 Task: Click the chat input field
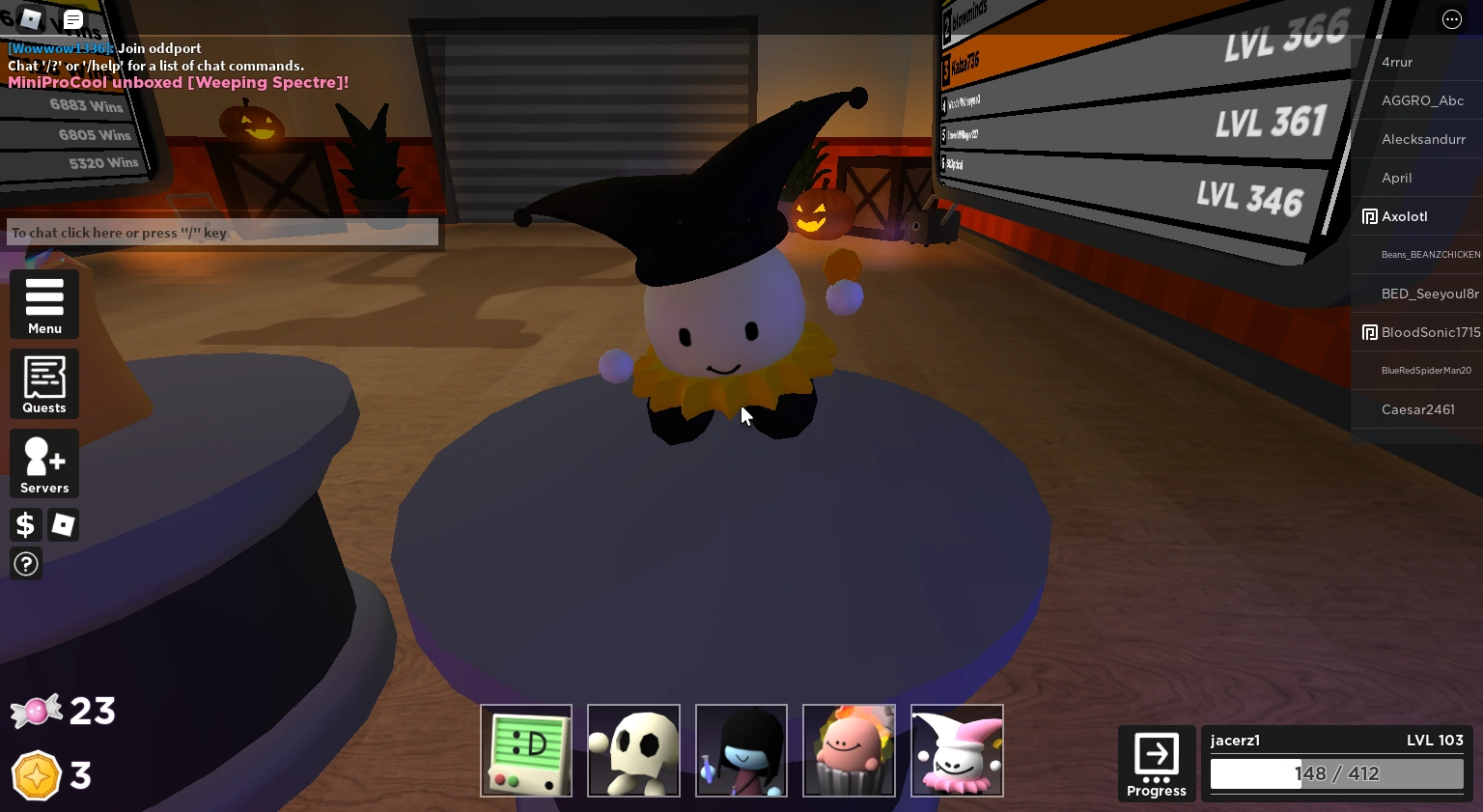222,232
